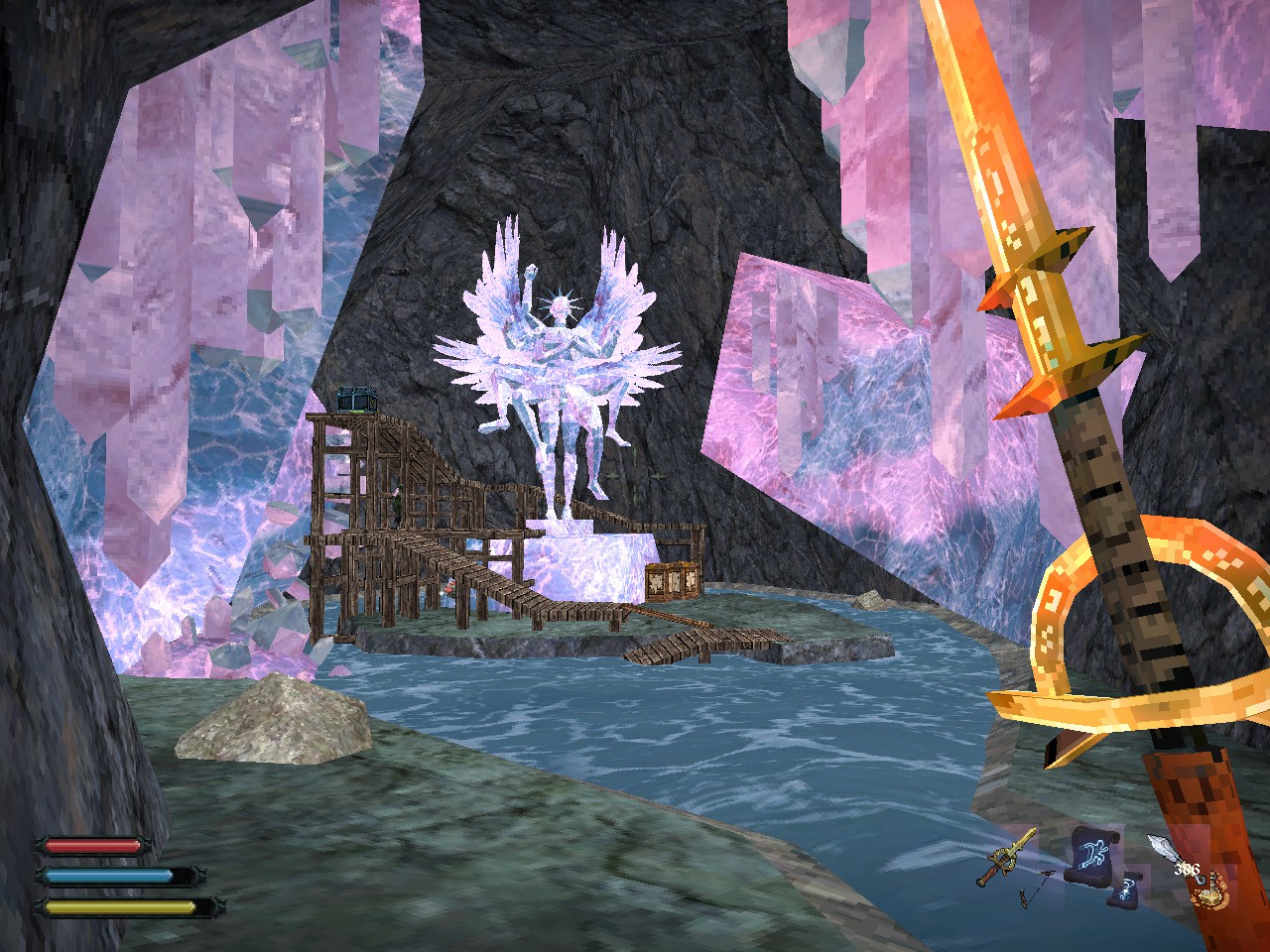
Task: Open the chest atop the wooden scaffolding
Action: tap(359, 397)
